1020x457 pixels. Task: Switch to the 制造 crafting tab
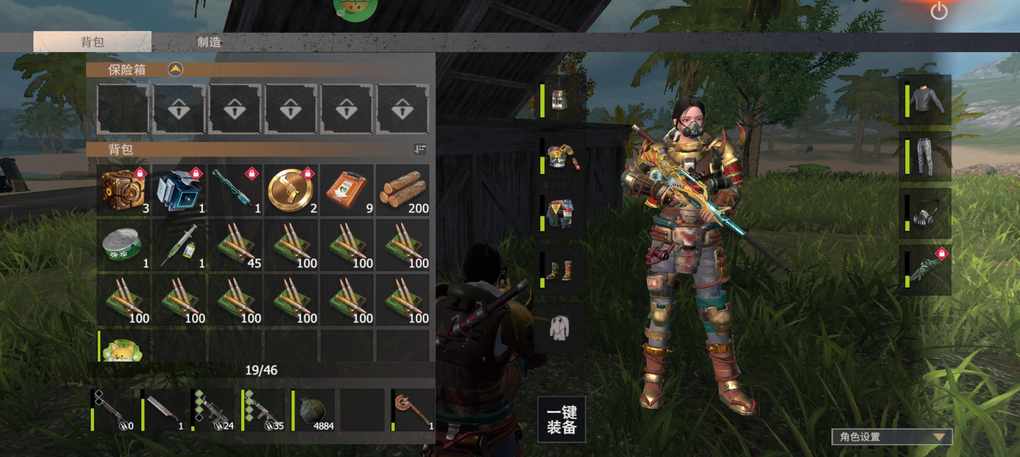point(209,42)
